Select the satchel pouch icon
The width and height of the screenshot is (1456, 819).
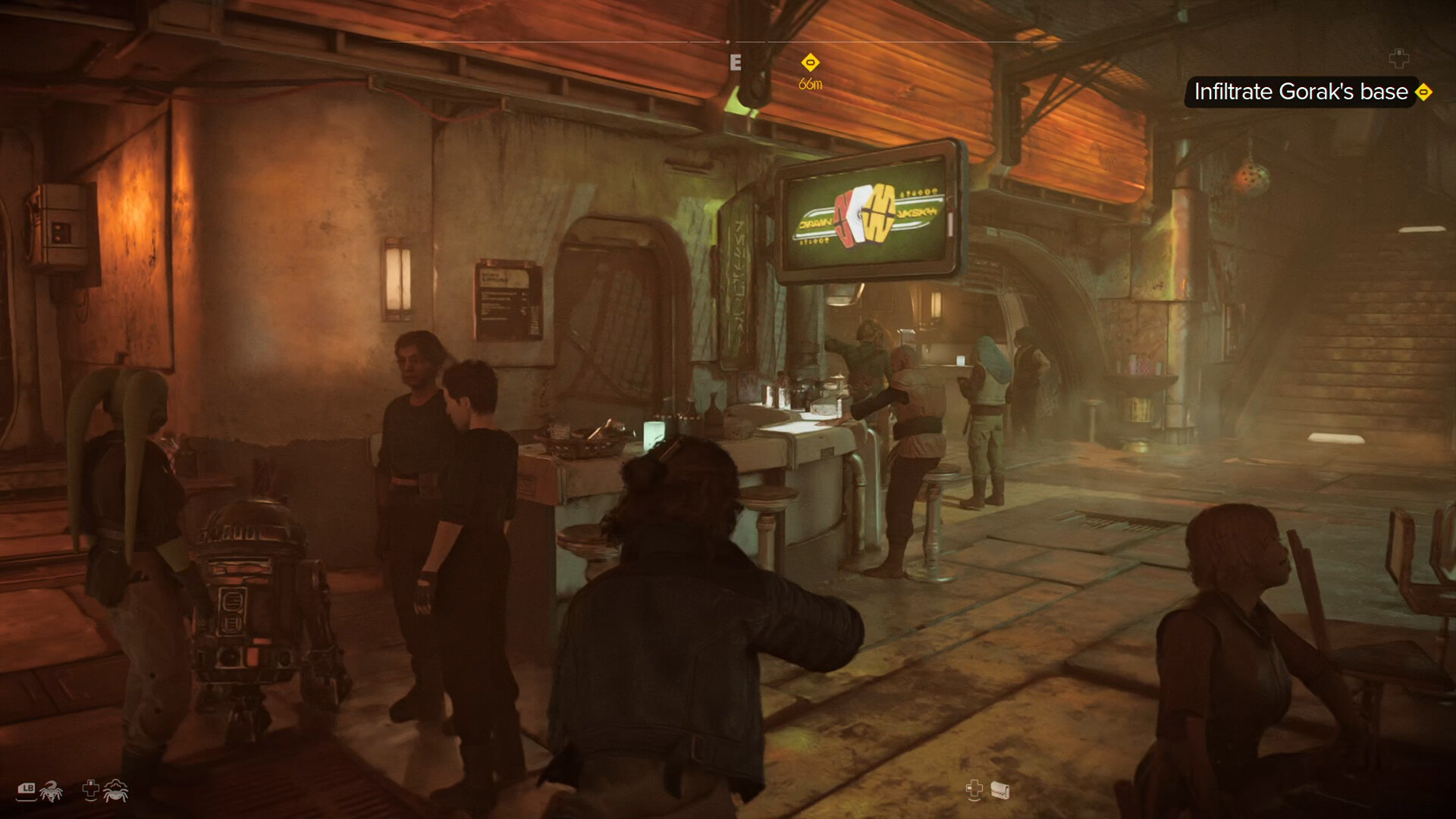pyautogui.click(x=999, y=790)
